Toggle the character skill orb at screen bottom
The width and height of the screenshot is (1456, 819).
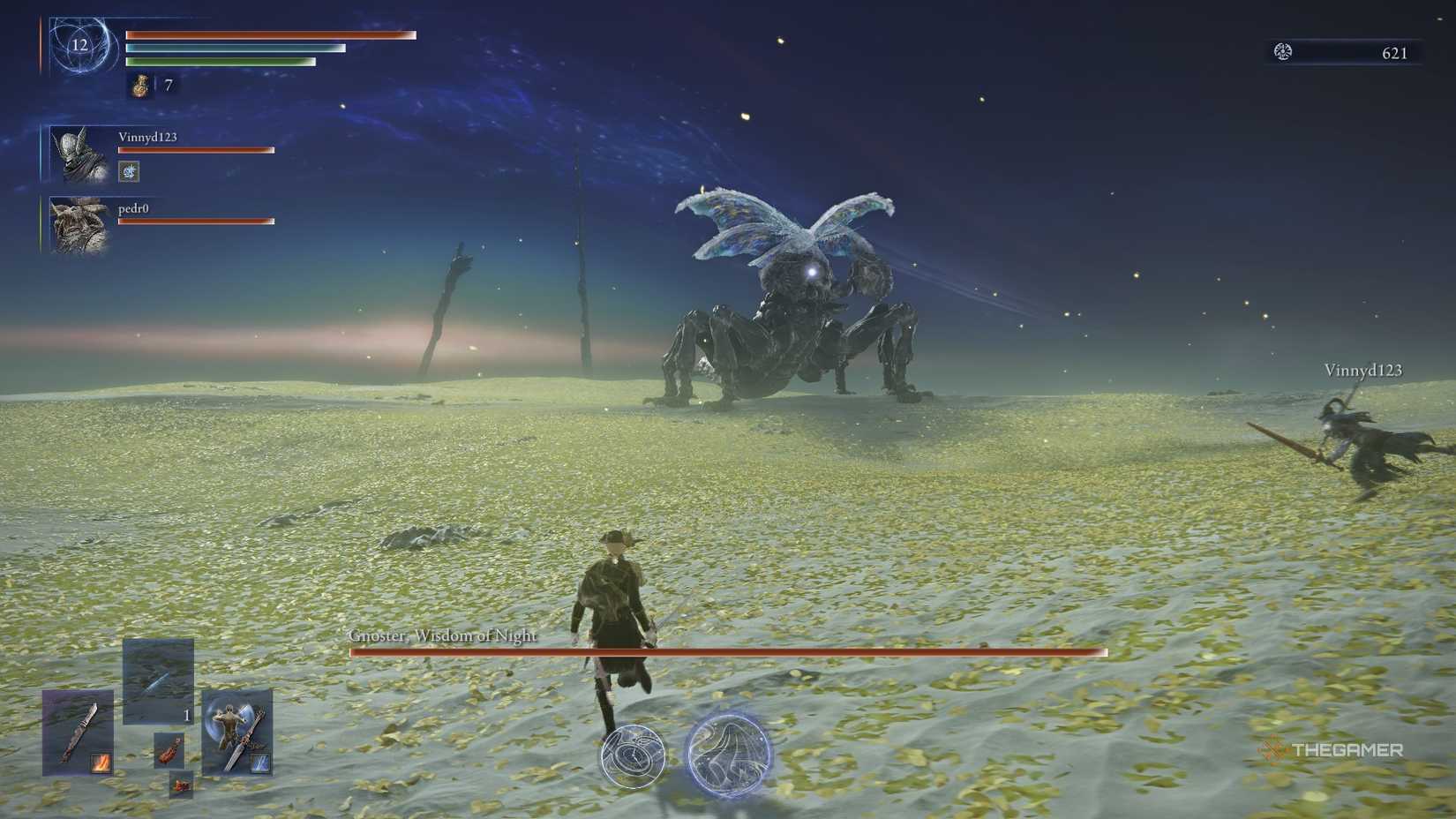[x=634, y=755]
